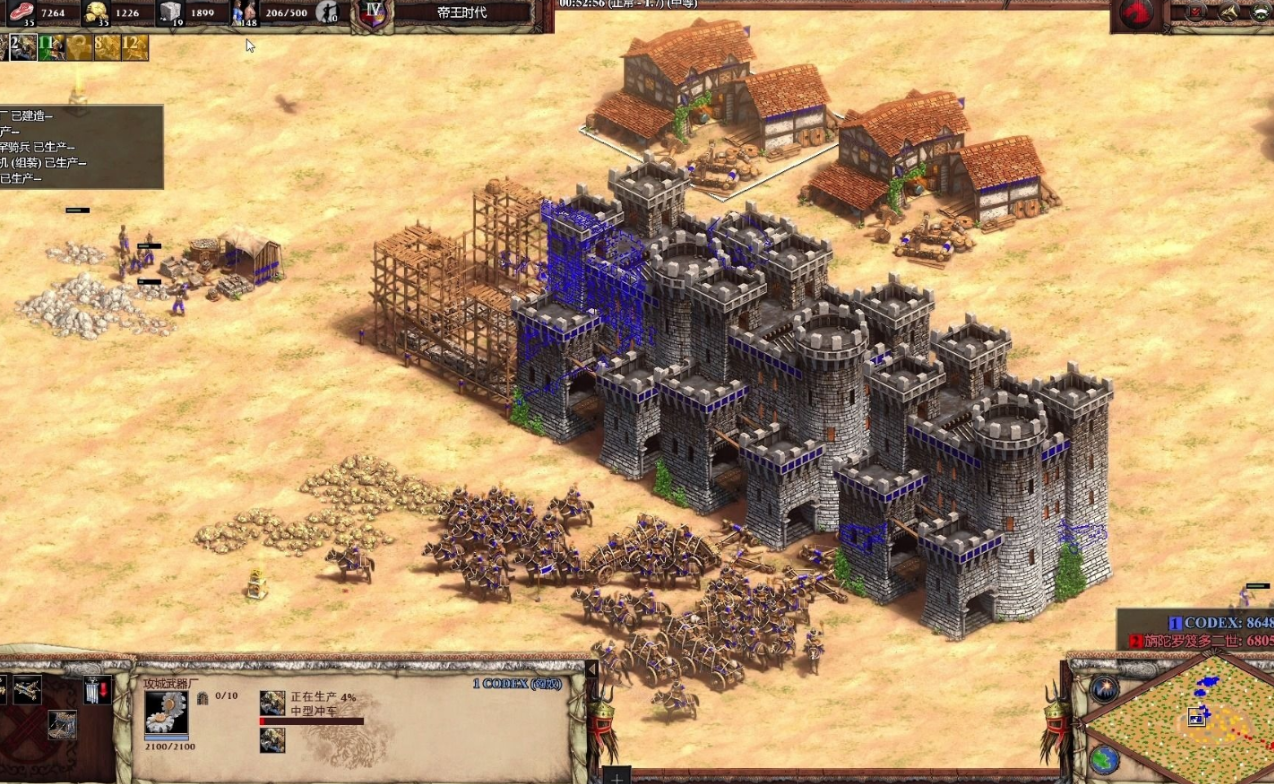
Task: Toggle the minimap globe mode button
Action: (1104, 758)
